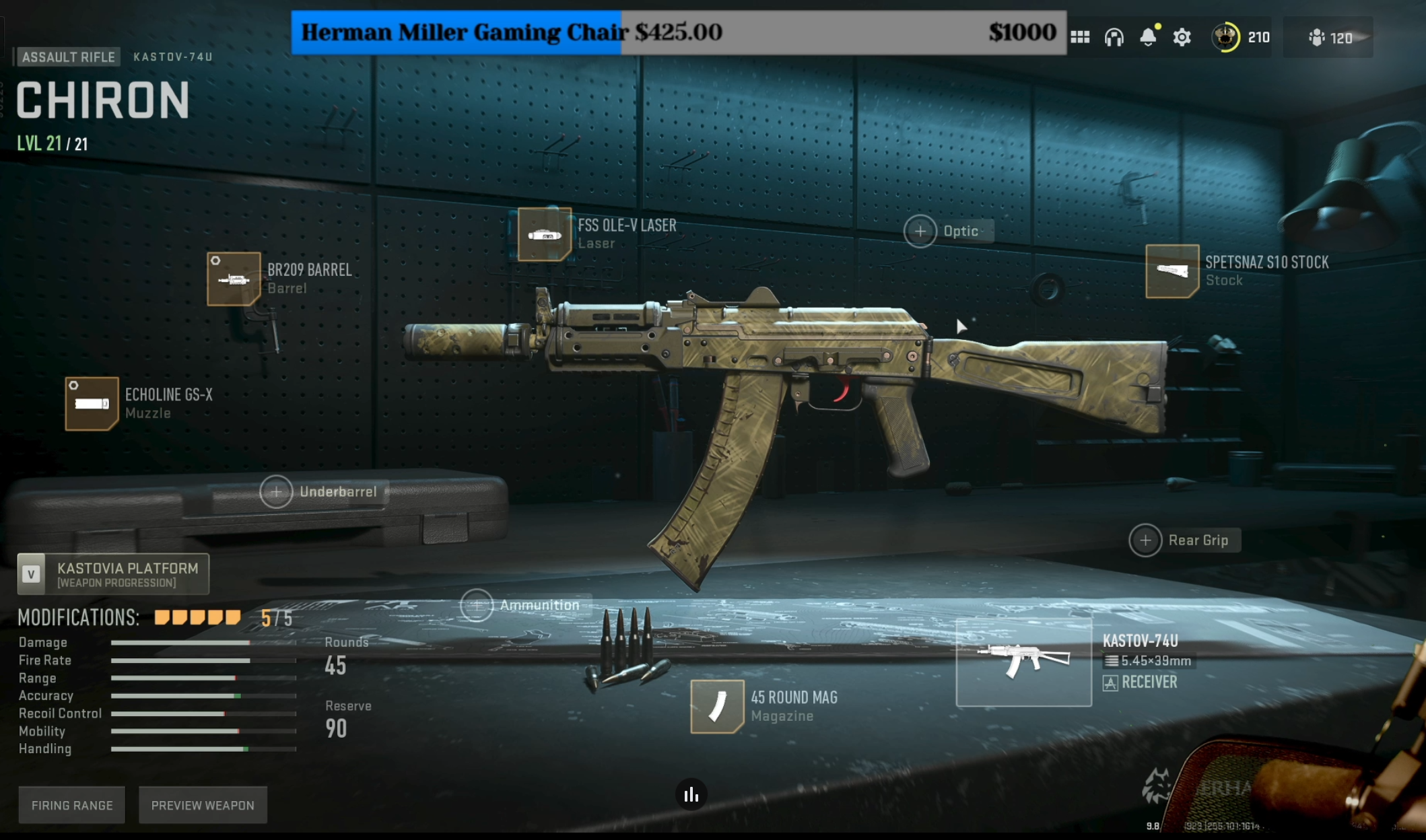Open the 45 Round Mag magazine slot

point(716,706)
